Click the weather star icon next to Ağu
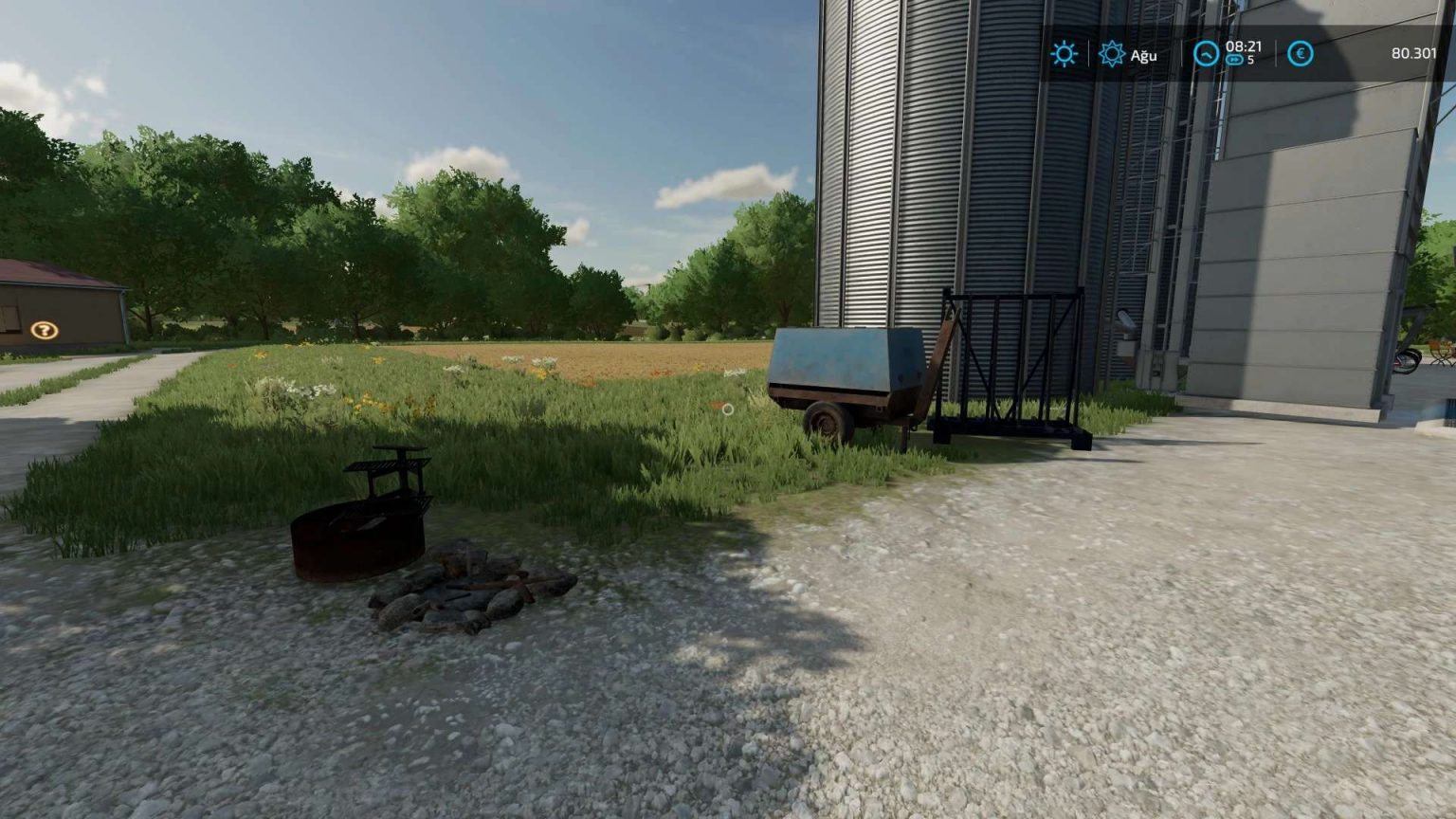 pyautogui.click(x=1110, y=54)
